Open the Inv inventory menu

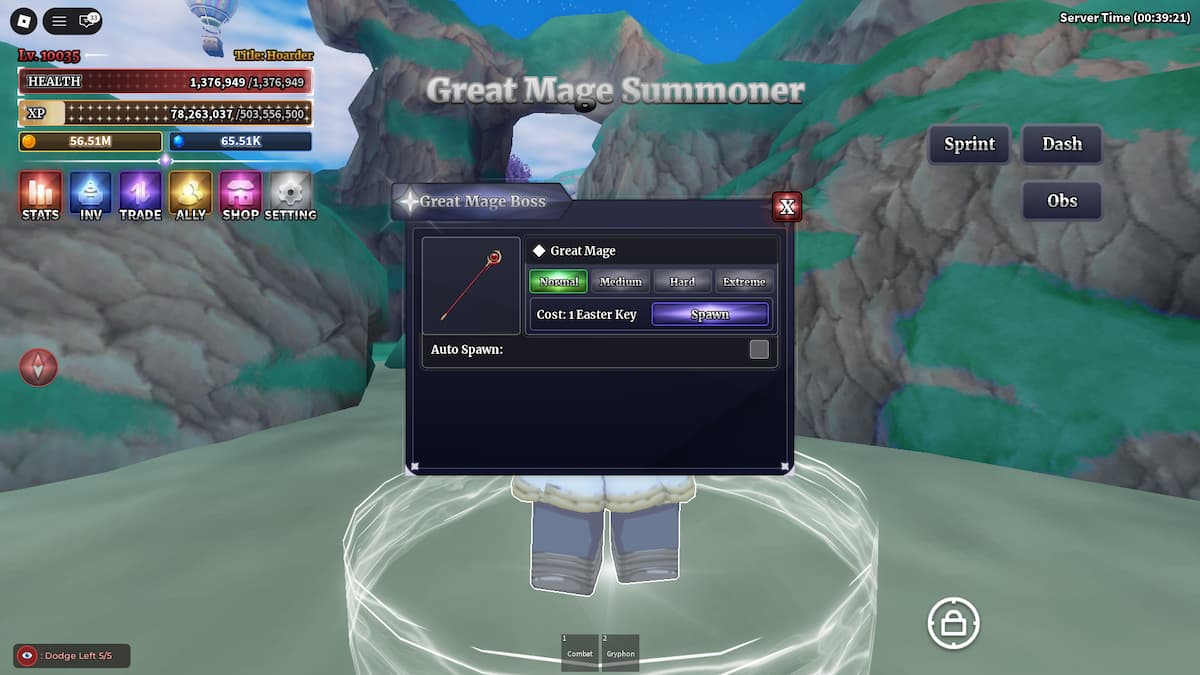pos(90,195)
